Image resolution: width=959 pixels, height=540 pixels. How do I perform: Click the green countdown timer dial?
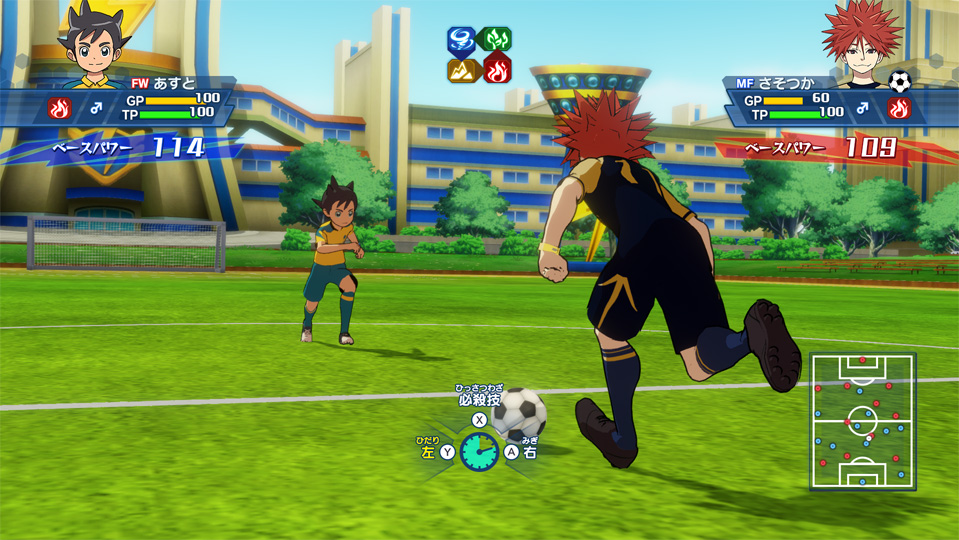coord(479,452)
